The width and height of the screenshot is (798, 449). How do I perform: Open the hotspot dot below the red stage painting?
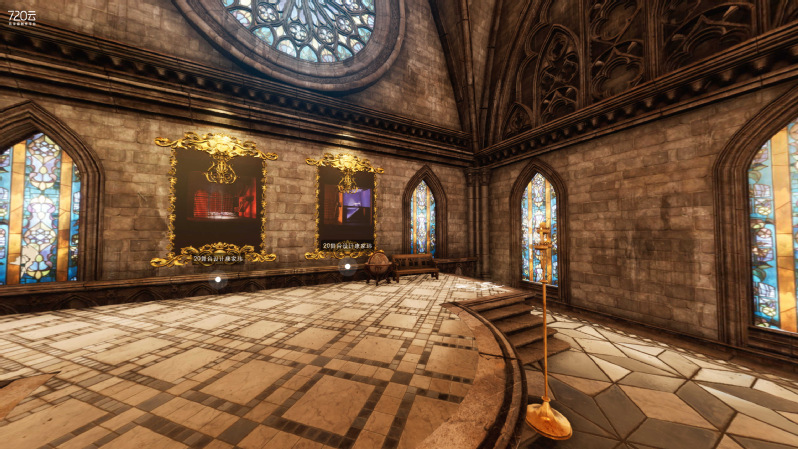(218, 280)
